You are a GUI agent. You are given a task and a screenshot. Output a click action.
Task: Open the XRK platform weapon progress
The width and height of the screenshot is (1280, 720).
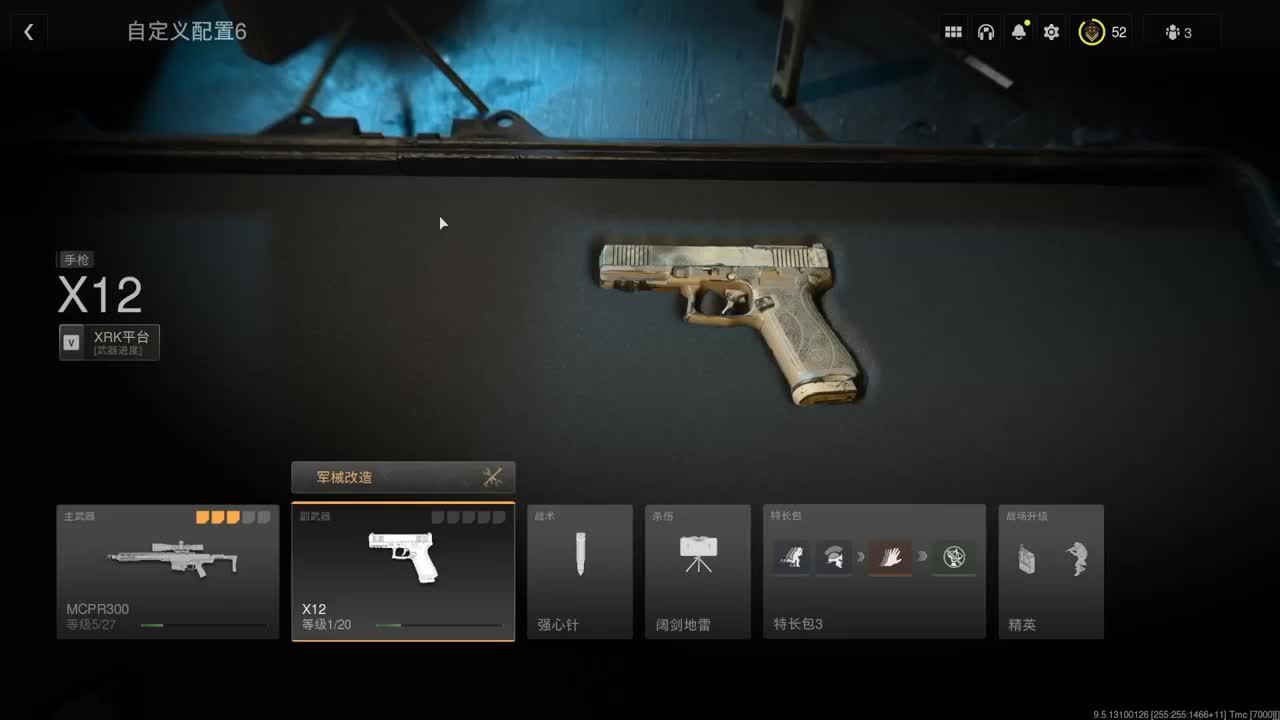(109, 342)
